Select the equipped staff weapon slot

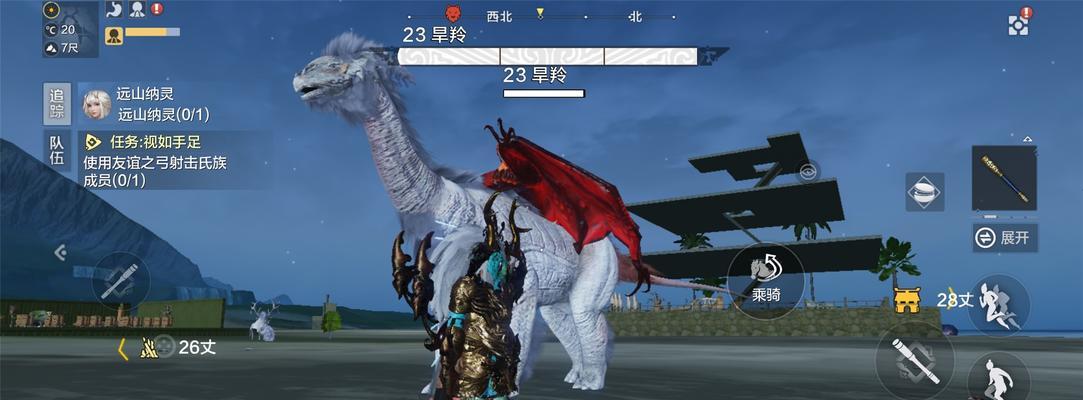(1004, 179)
